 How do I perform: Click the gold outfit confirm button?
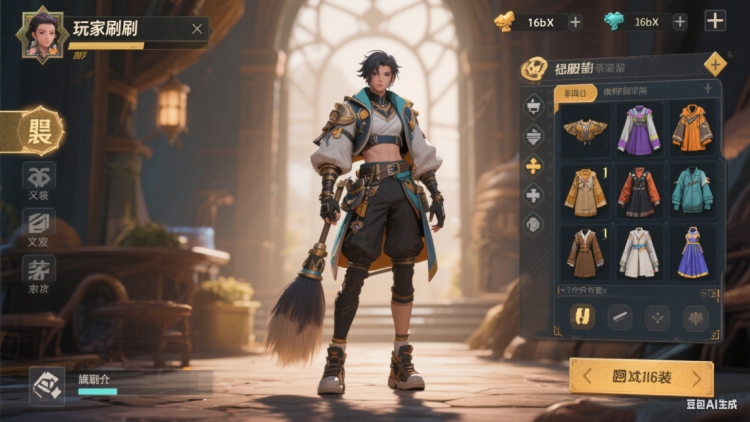[x=641, y=377]
